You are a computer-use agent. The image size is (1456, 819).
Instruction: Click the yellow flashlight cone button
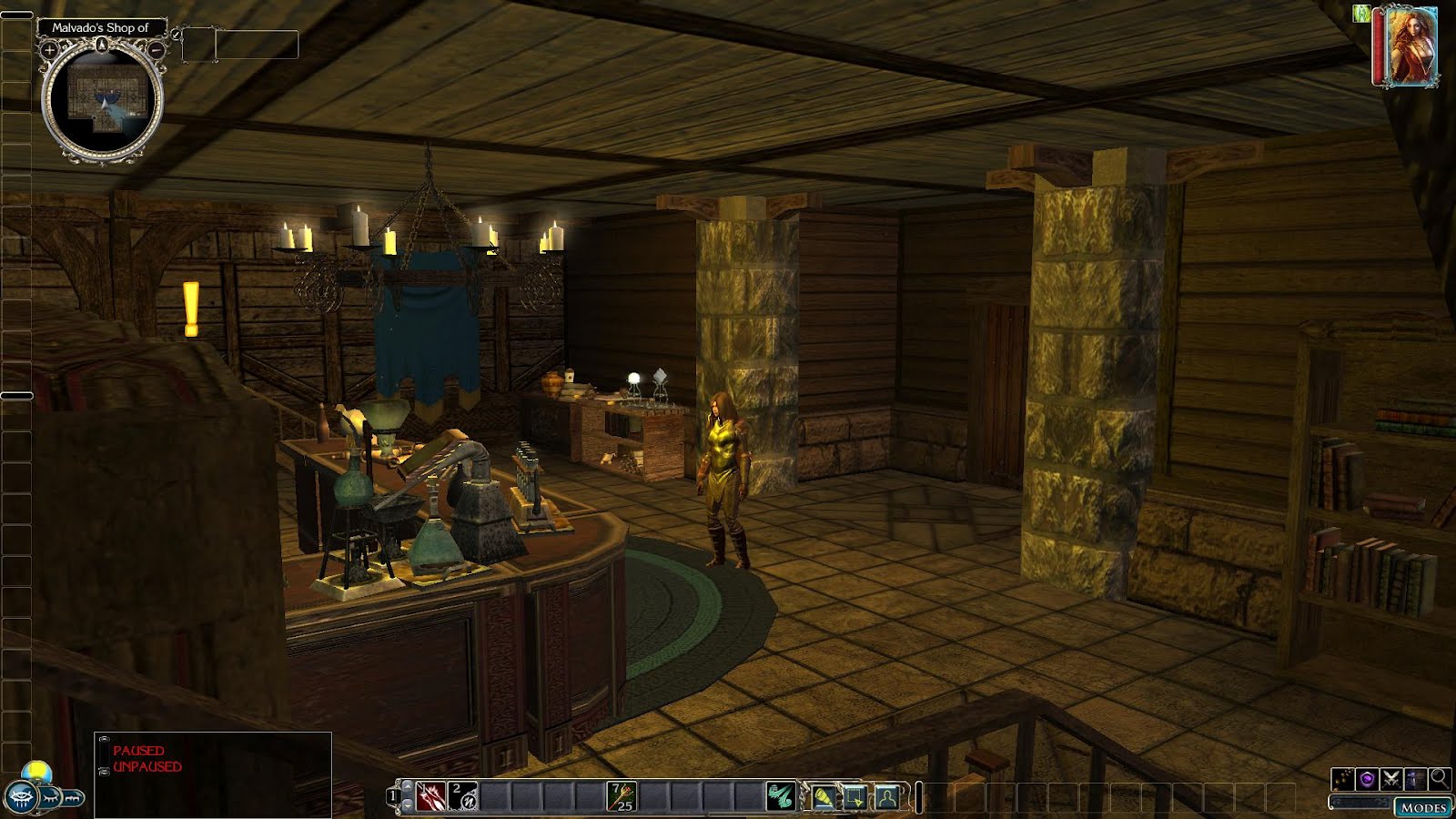point(824,798)
